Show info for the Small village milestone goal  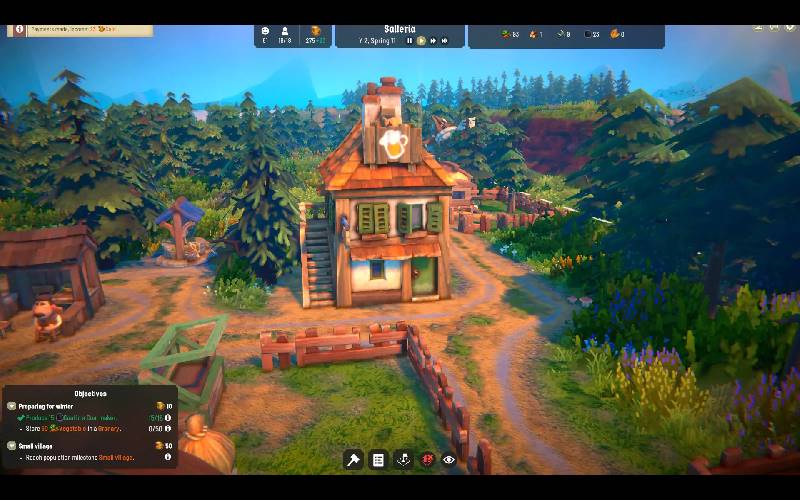[167, 457]
